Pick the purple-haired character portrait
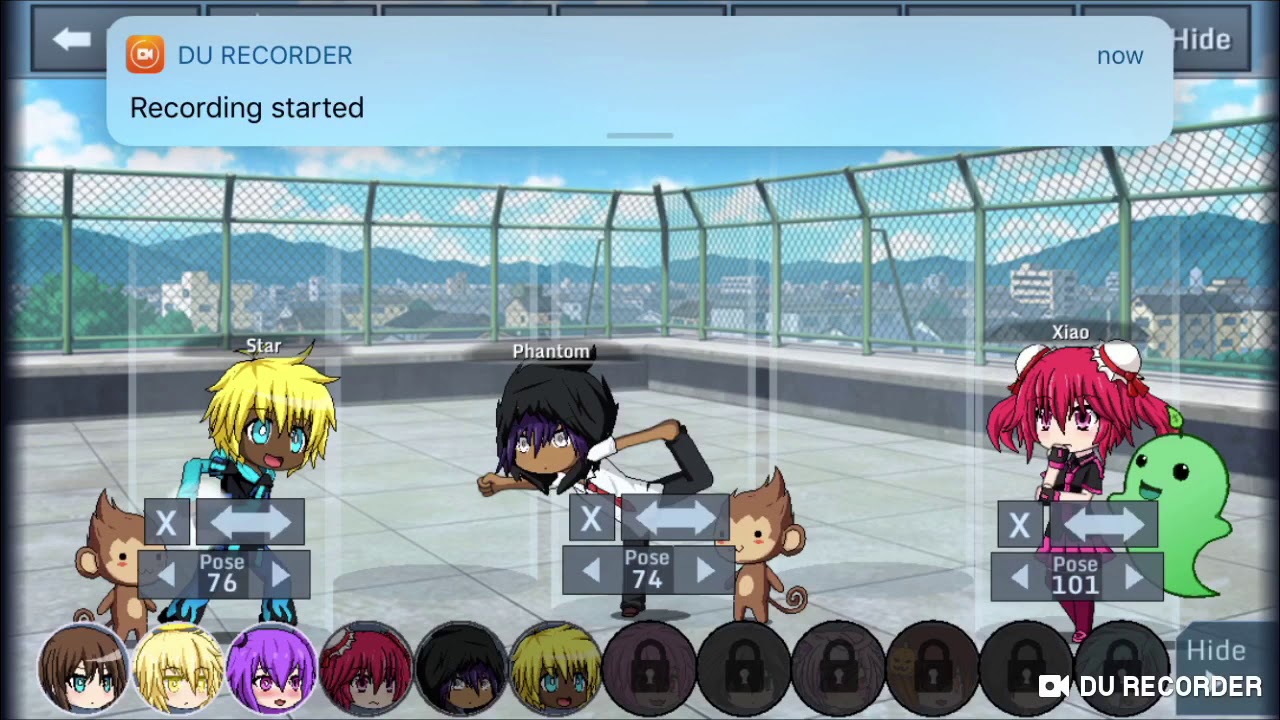Image resolution: width=1280 pixels, height=720 pixels. click(x=272, y=668)
